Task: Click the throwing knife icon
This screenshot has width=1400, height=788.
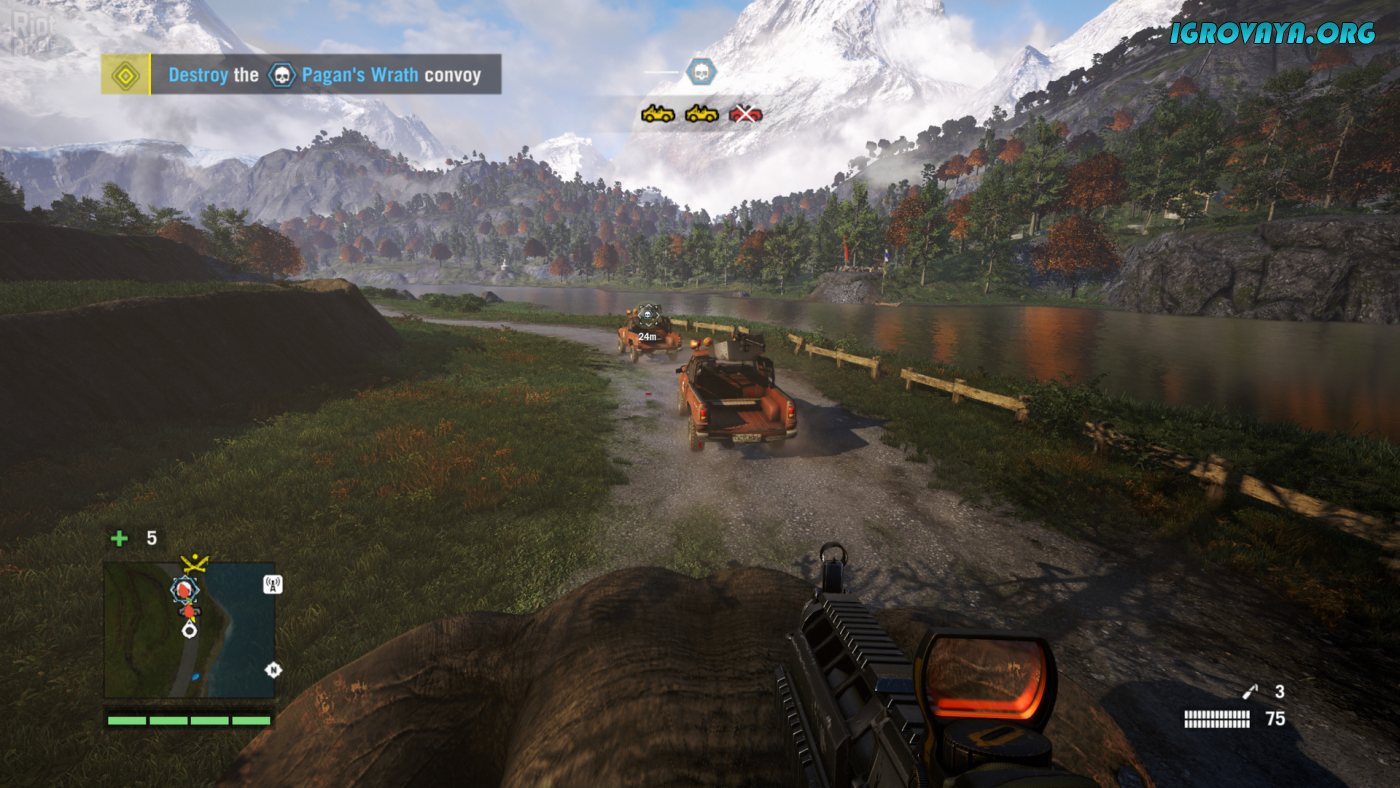Action: click(1249, 691)
